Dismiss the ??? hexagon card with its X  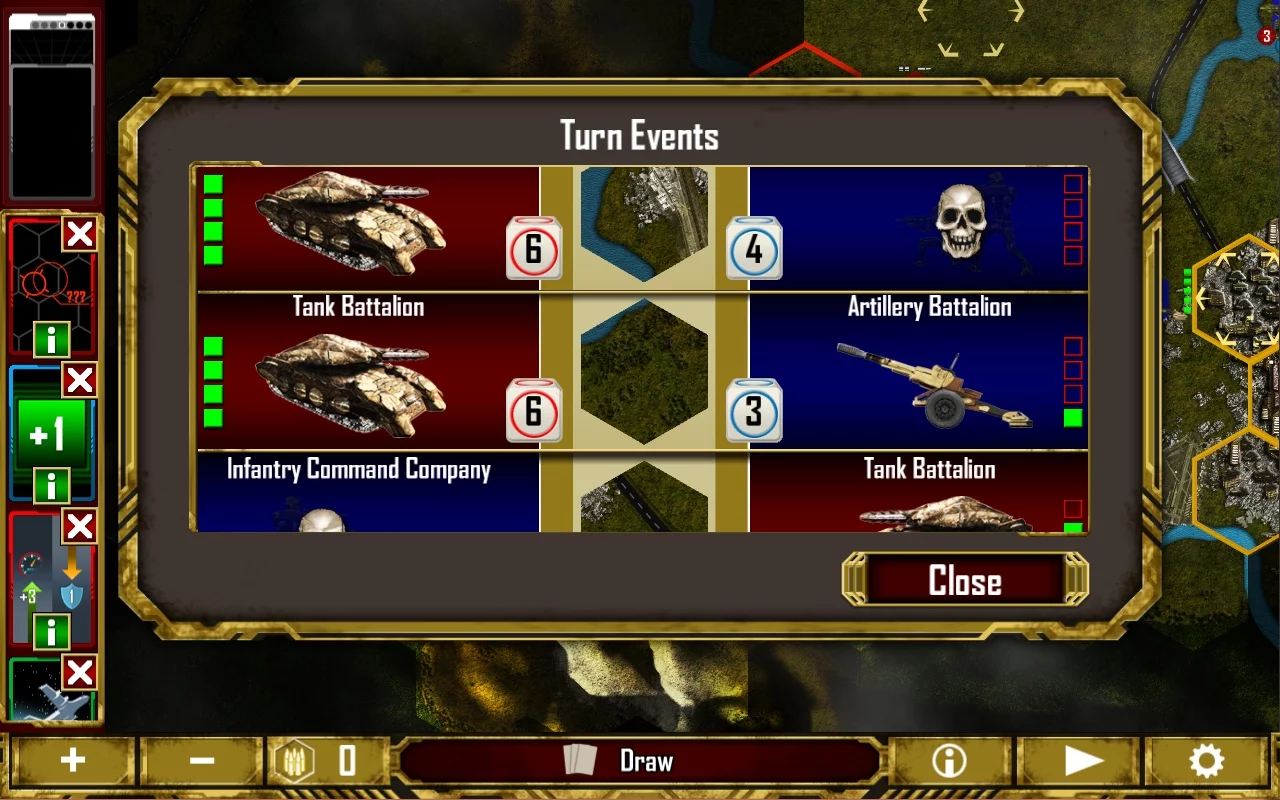[x=80, y=235]
